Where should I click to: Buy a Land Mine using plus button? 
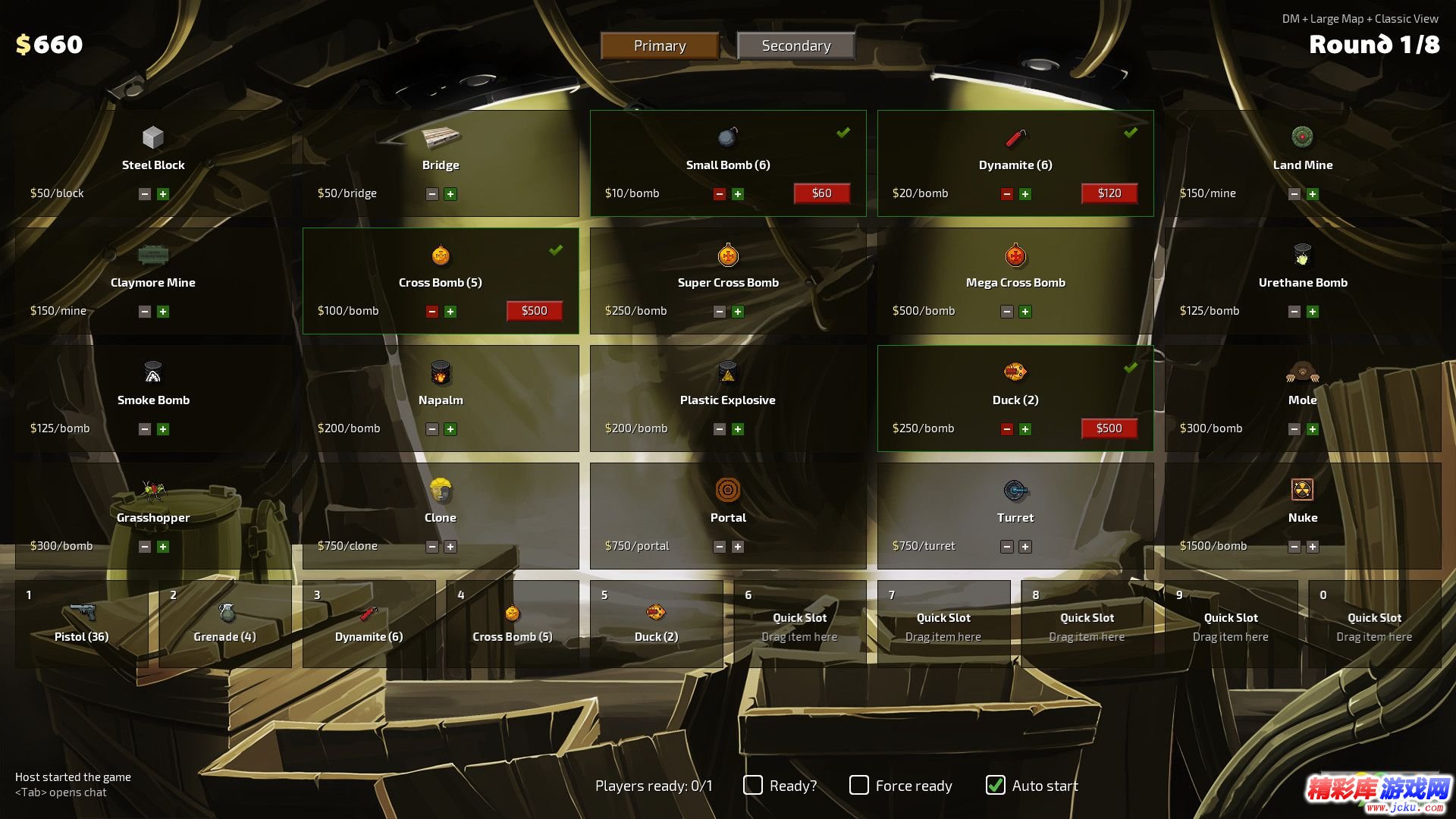(x=1313, y=194)
